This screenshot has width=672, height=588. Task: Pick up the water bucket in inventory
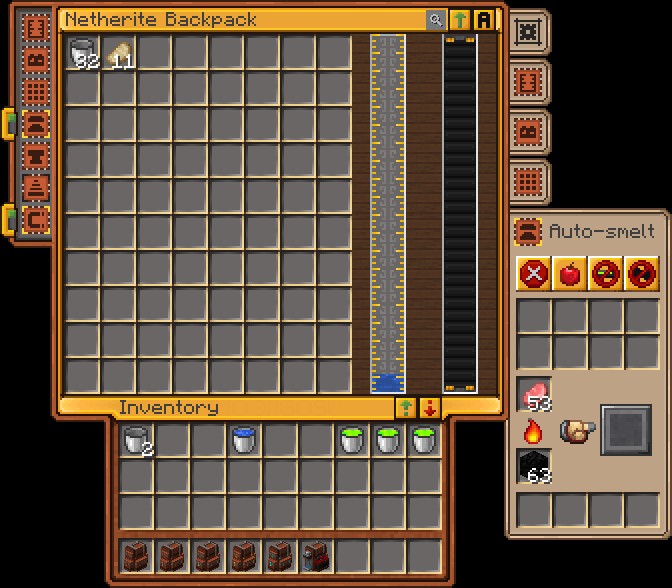click(244, 440)
